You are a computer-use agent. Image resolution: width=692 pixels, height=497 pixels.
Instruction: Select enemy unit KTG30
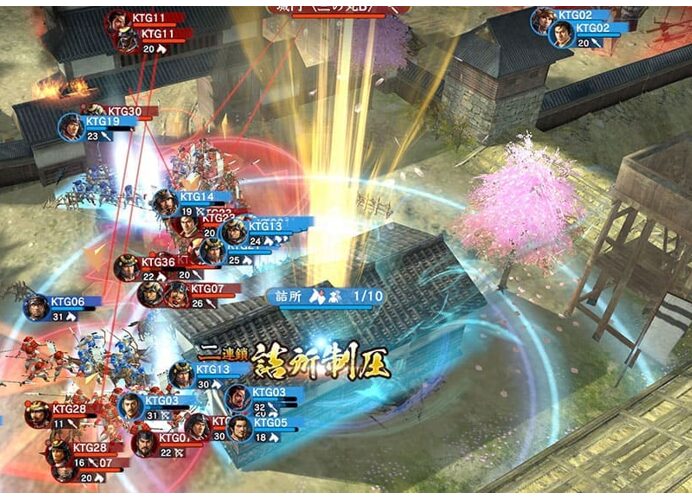[96, 111]
